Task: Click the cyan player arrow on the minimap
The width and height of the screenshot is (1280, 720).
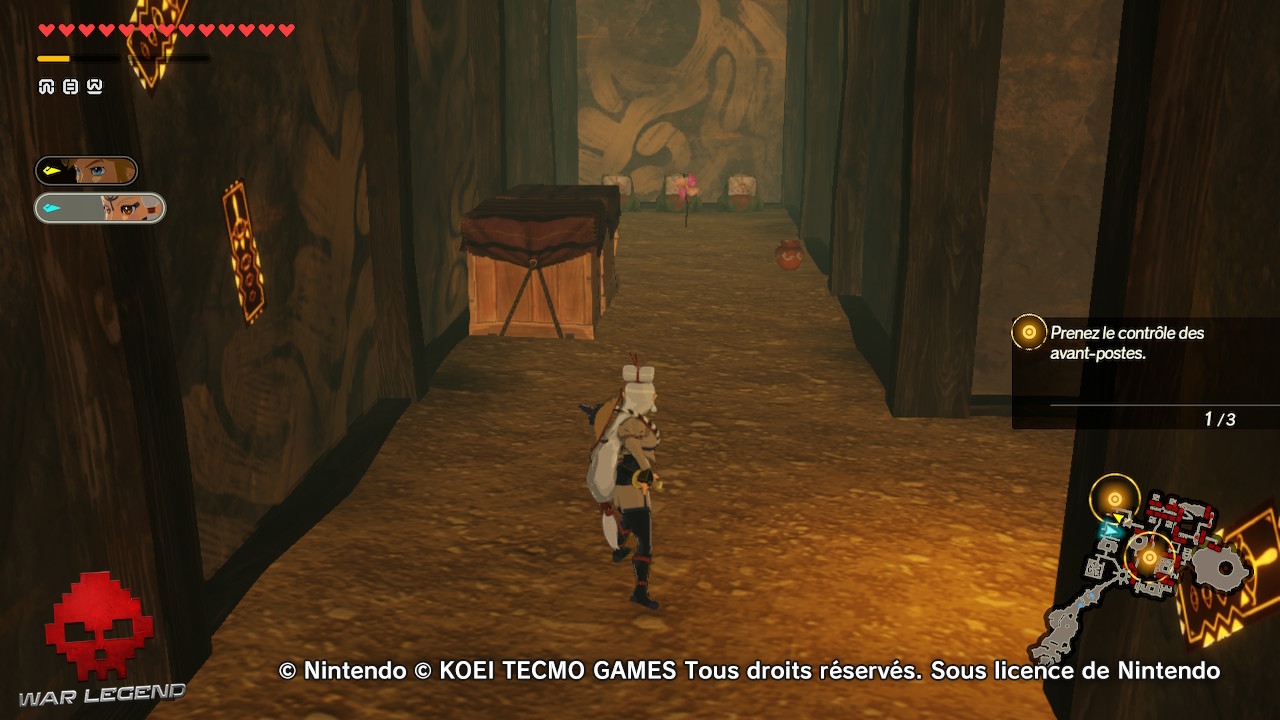Action: coord(1111,530)
